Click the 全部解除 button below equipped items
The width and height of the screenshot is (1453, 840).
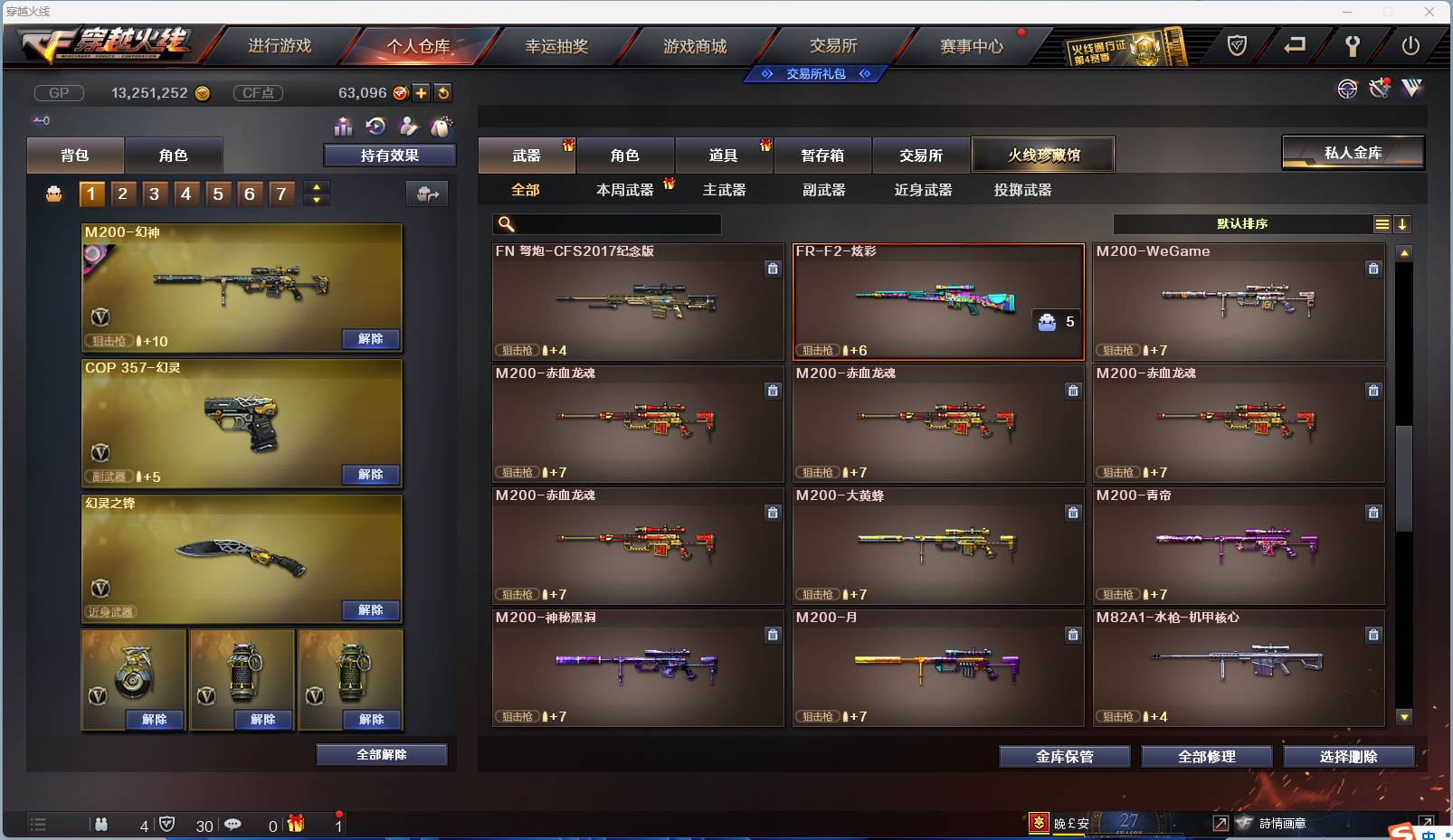(381, 754)
